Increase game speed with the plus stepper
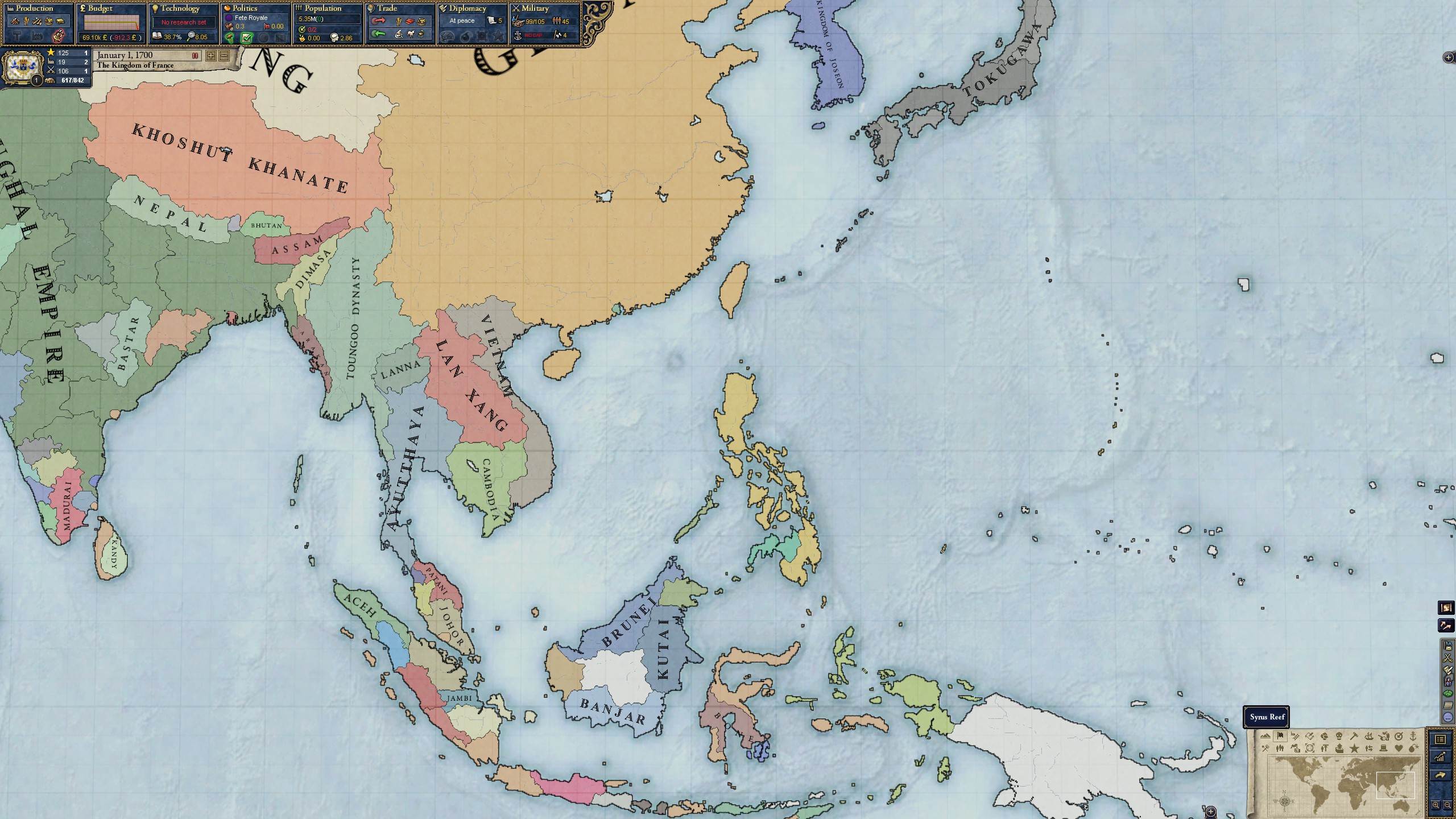This screenshot has width=1456, height=819. click(210, 56)
